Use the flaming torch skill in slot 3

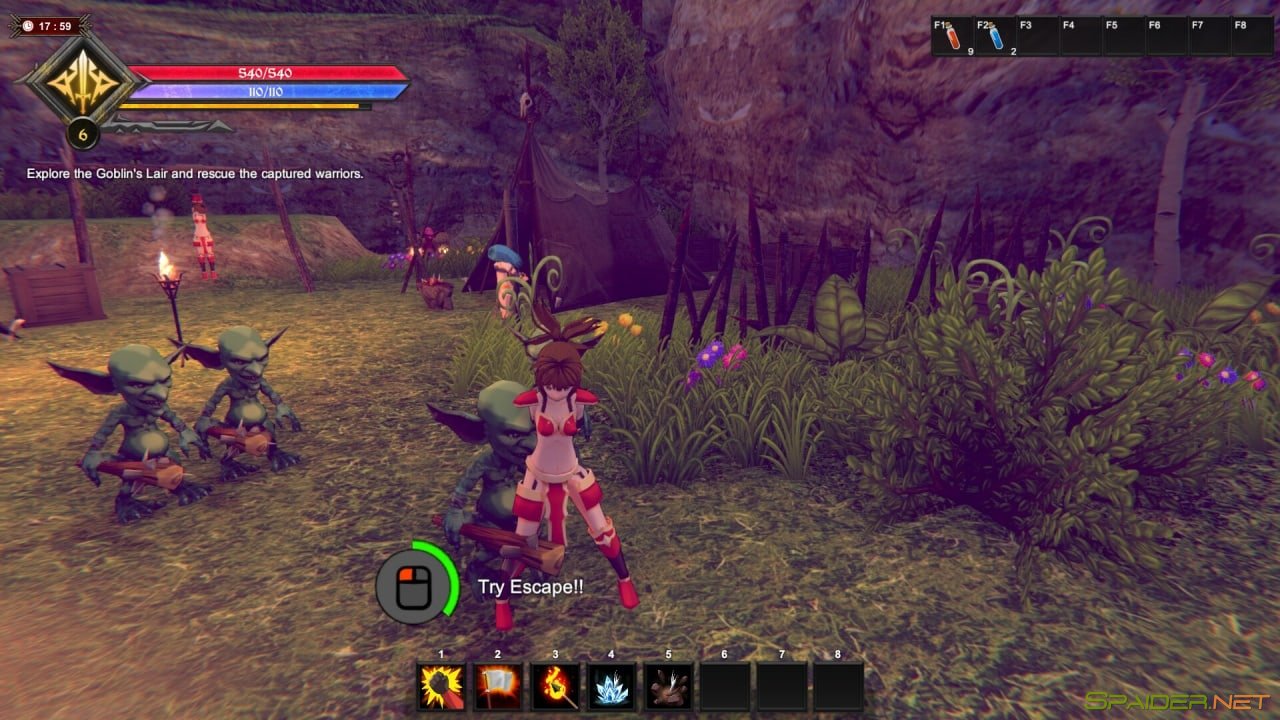(553, 684)
